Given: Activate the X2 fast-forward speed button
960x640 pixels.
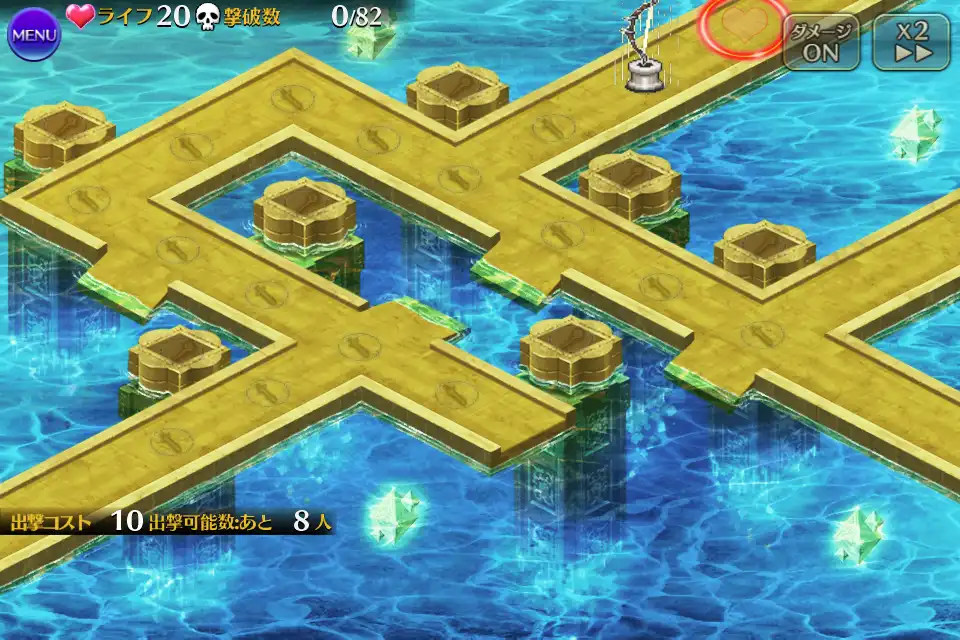Looking at the screenshot, I should coord(909,42).
